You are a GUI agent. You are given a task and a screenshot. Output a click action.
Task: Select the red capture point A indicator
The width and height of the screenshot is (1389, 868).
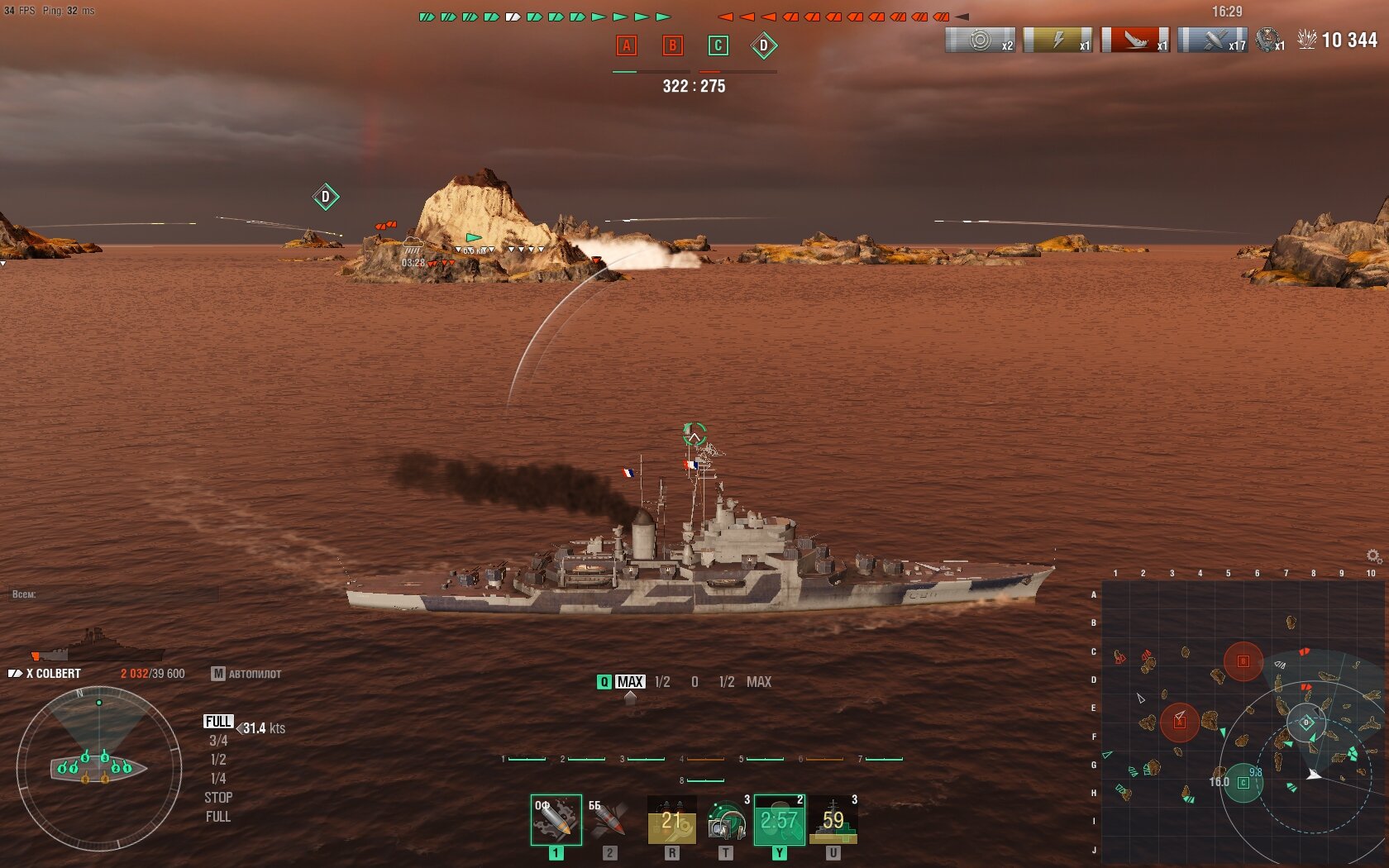coord(627,46)
